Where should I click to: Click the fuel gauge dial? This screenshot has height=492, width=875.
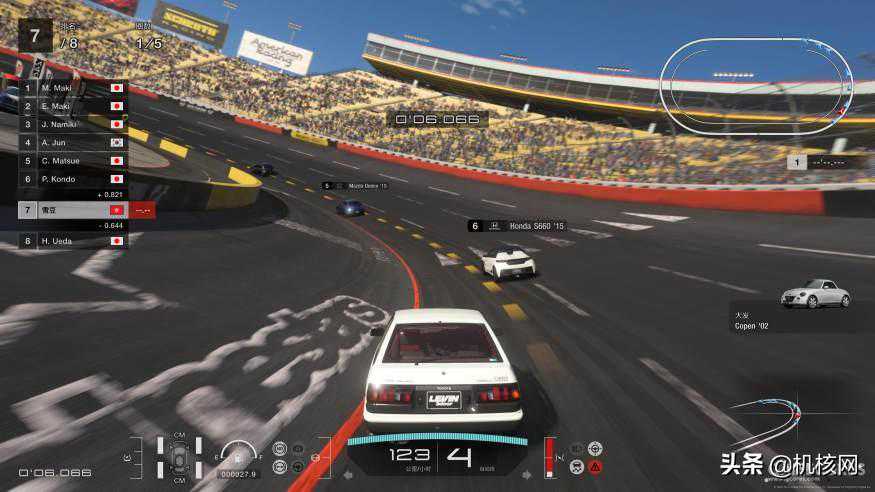pyautogui.click(x=238, y=455)
